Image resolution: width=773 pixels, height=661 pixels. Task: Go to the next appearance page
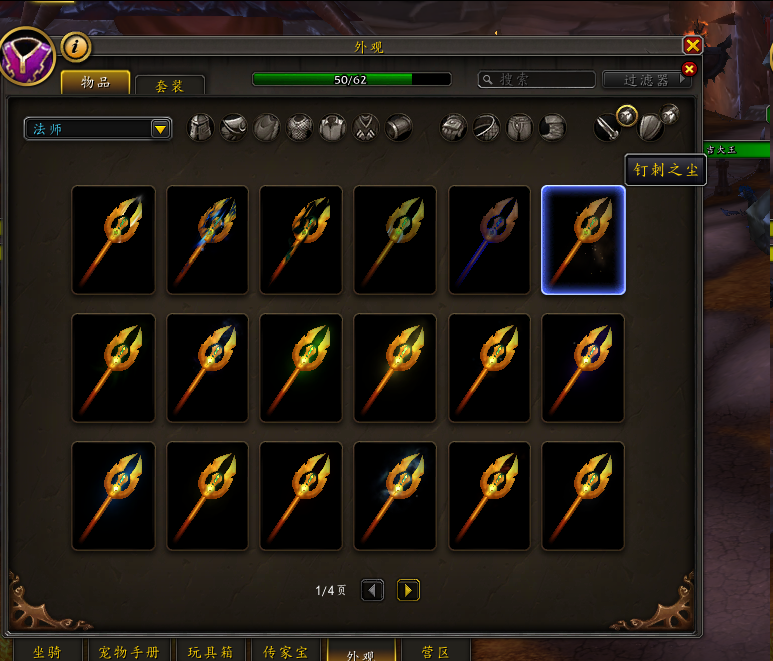407,590
